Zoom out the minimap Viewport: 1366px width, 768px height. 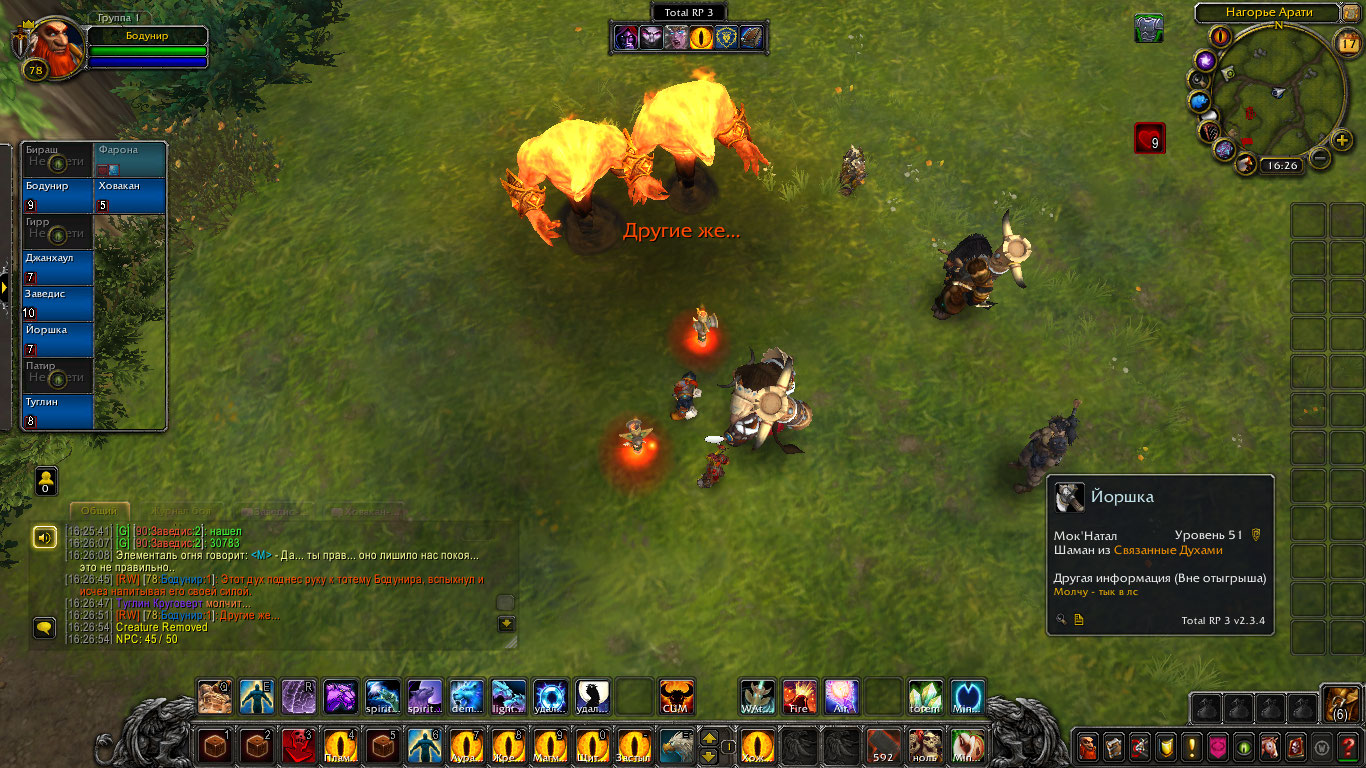tap(1320, 158)
